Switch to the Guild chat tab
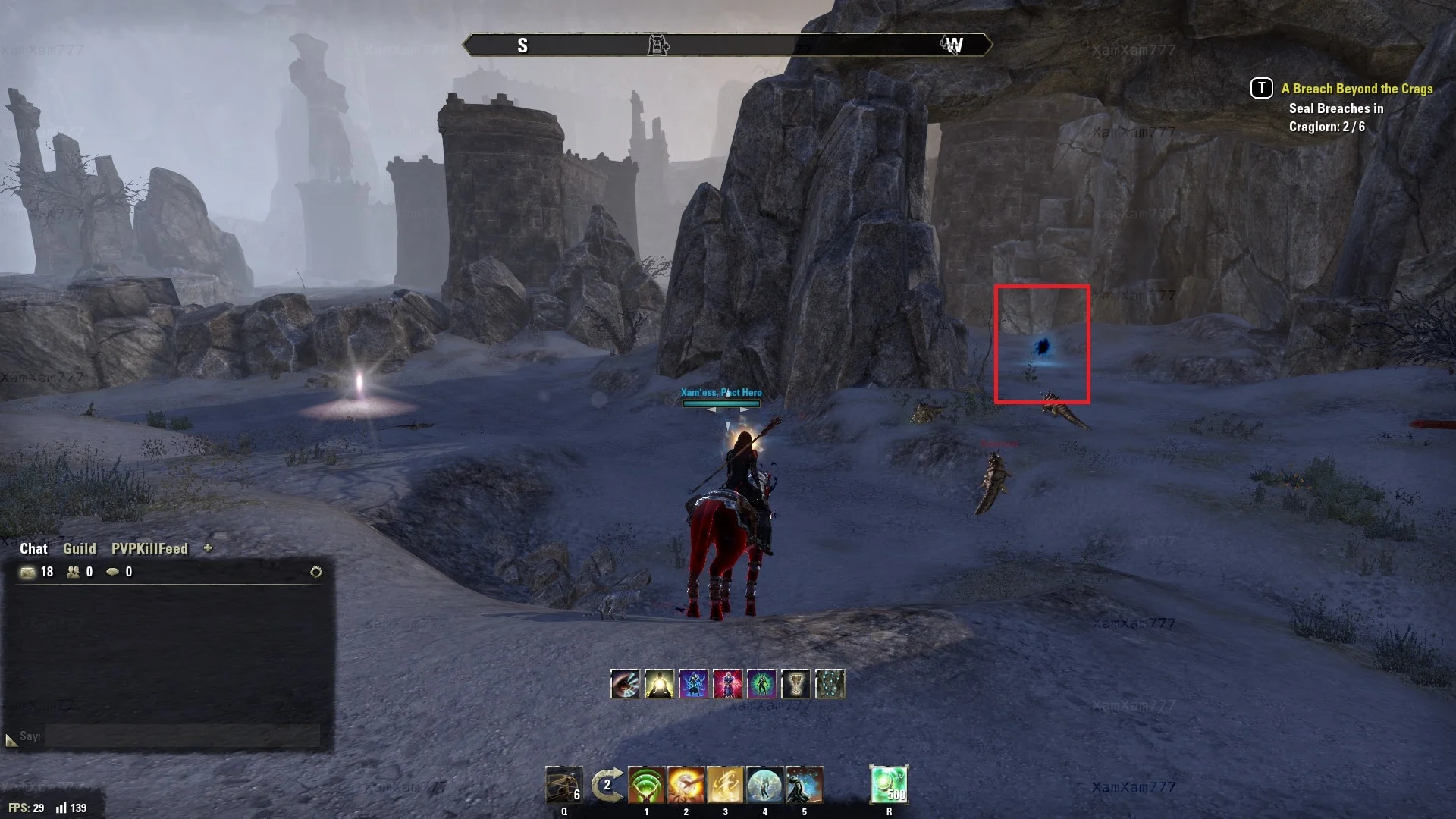The height and width of the screenshot is (819, 1456). pos(79,548)
